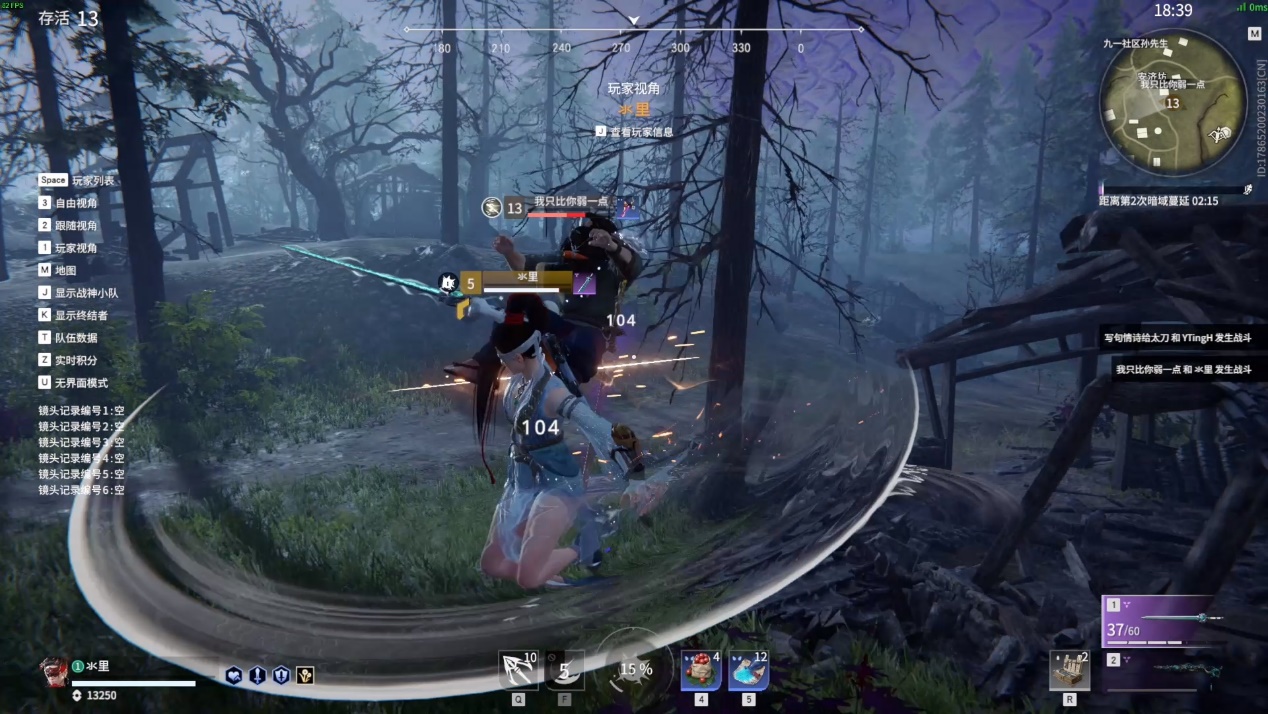Select 镜头记录编号1 camera slot

81,410
